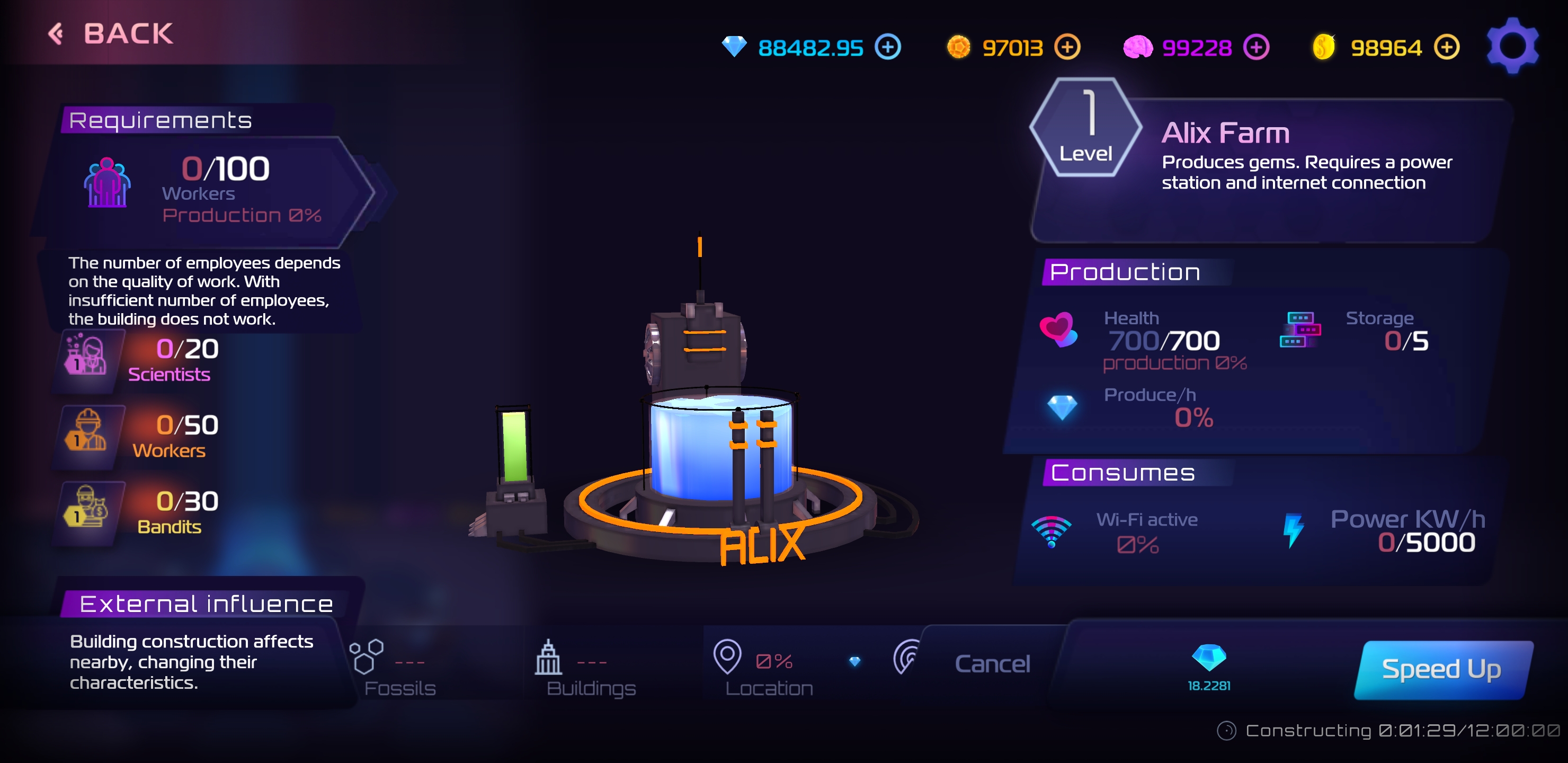Add orange coins with the plus button

[x=1067, y=47]
